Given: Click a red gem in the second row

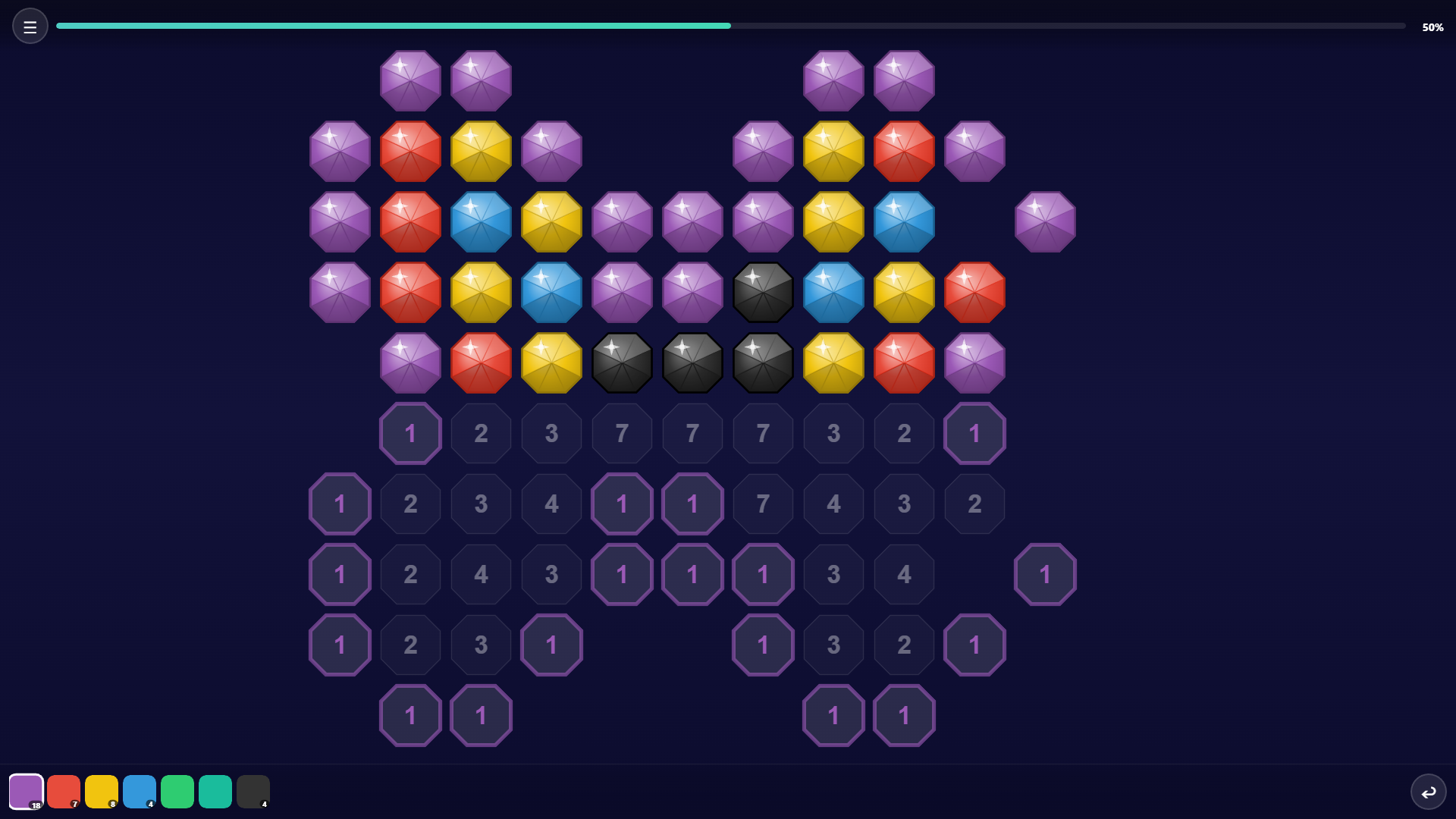Looking at the screenshot, I should 410,151.
